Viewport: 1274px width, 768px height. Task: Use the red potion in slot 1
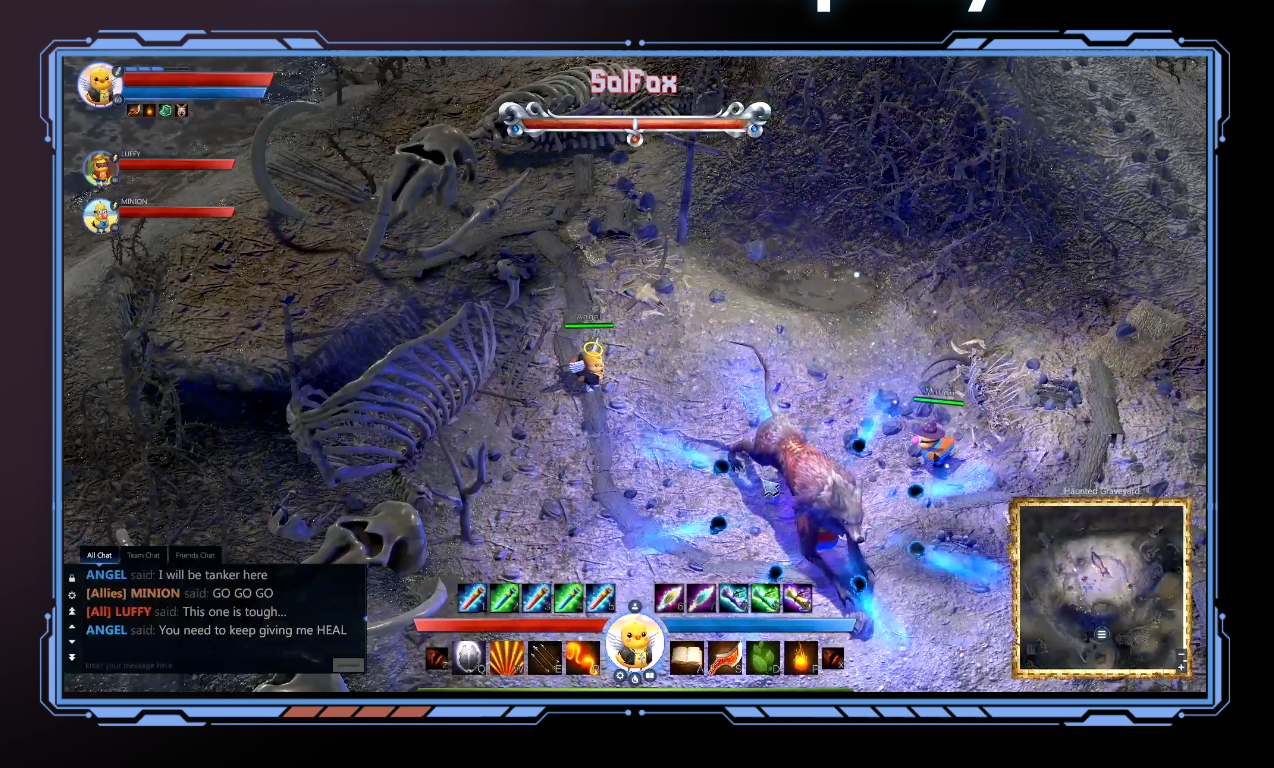(472, 598)
